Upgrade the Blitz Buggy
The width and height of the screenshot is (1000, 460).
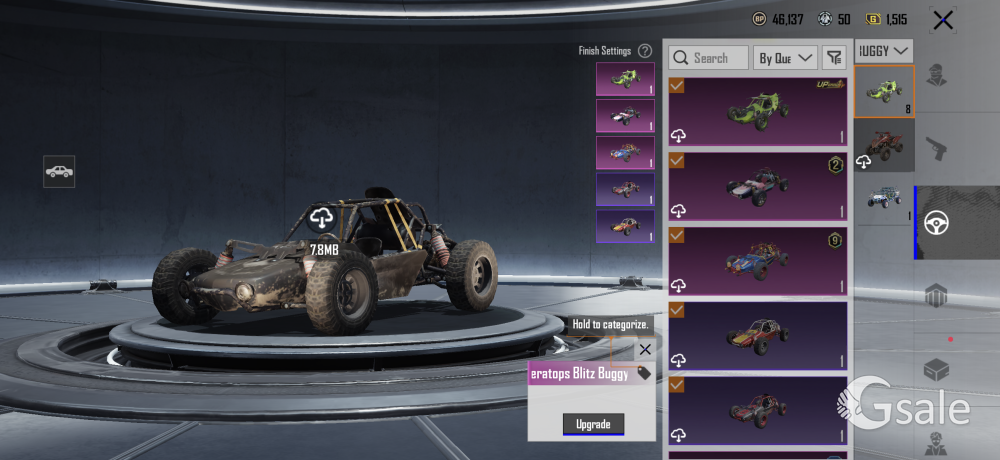(x=593, y=424)
